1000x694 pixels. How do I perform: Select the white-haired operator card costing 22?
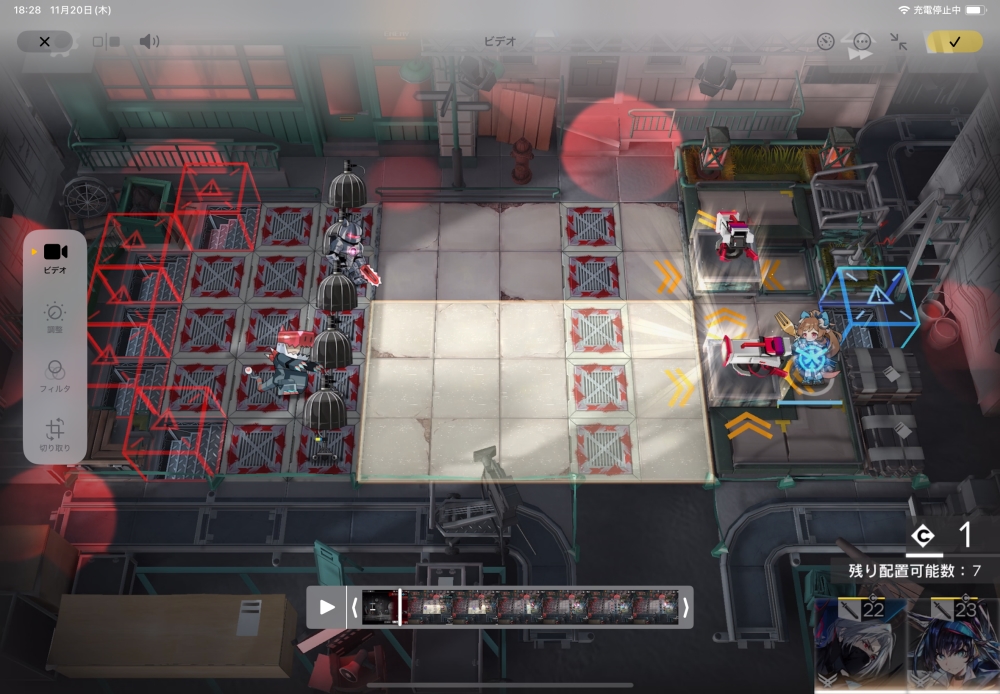click(x=859, y=645)
